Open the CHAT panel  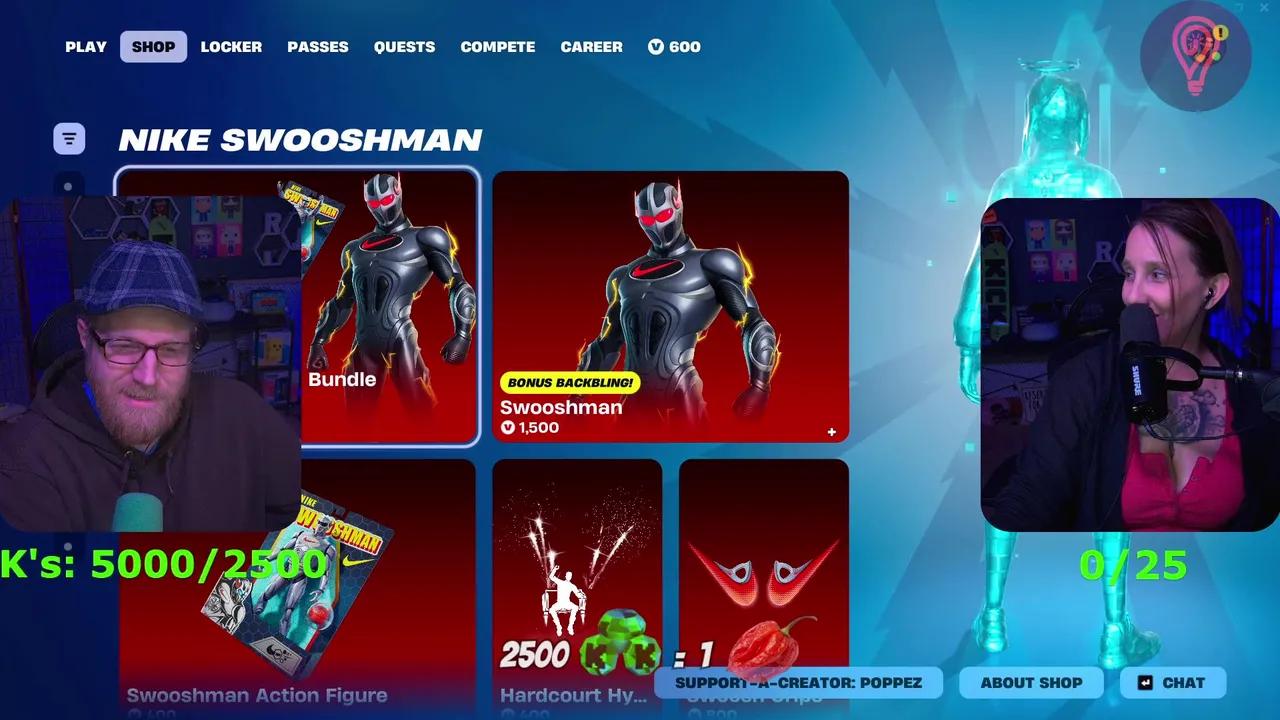click(x=1172, y=683)
